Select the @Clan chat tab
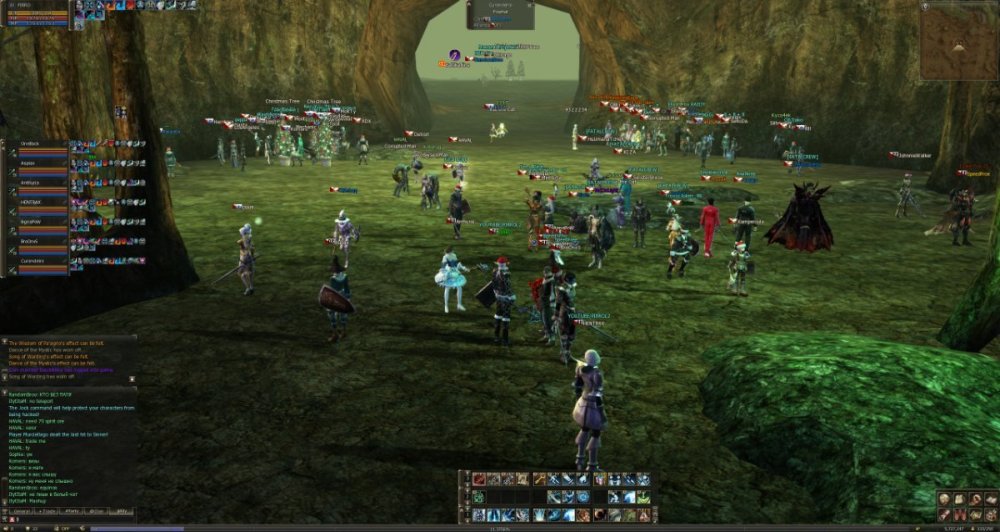The image size is (1000, 532). tap(97, 511)
